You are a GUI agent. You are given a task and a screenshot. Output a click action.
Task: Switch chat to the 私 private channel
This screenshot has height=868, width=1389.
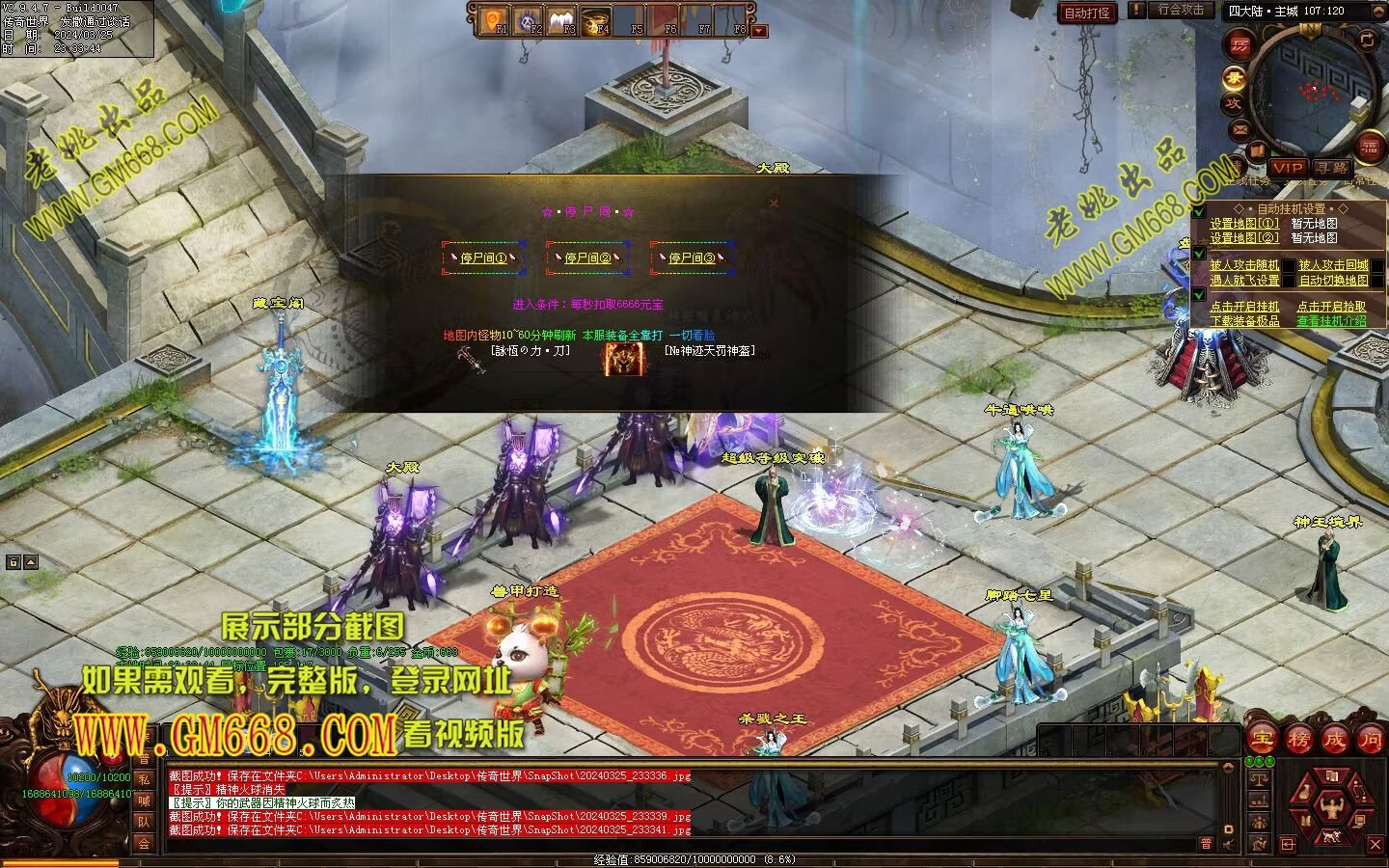(x=144, y=779)
